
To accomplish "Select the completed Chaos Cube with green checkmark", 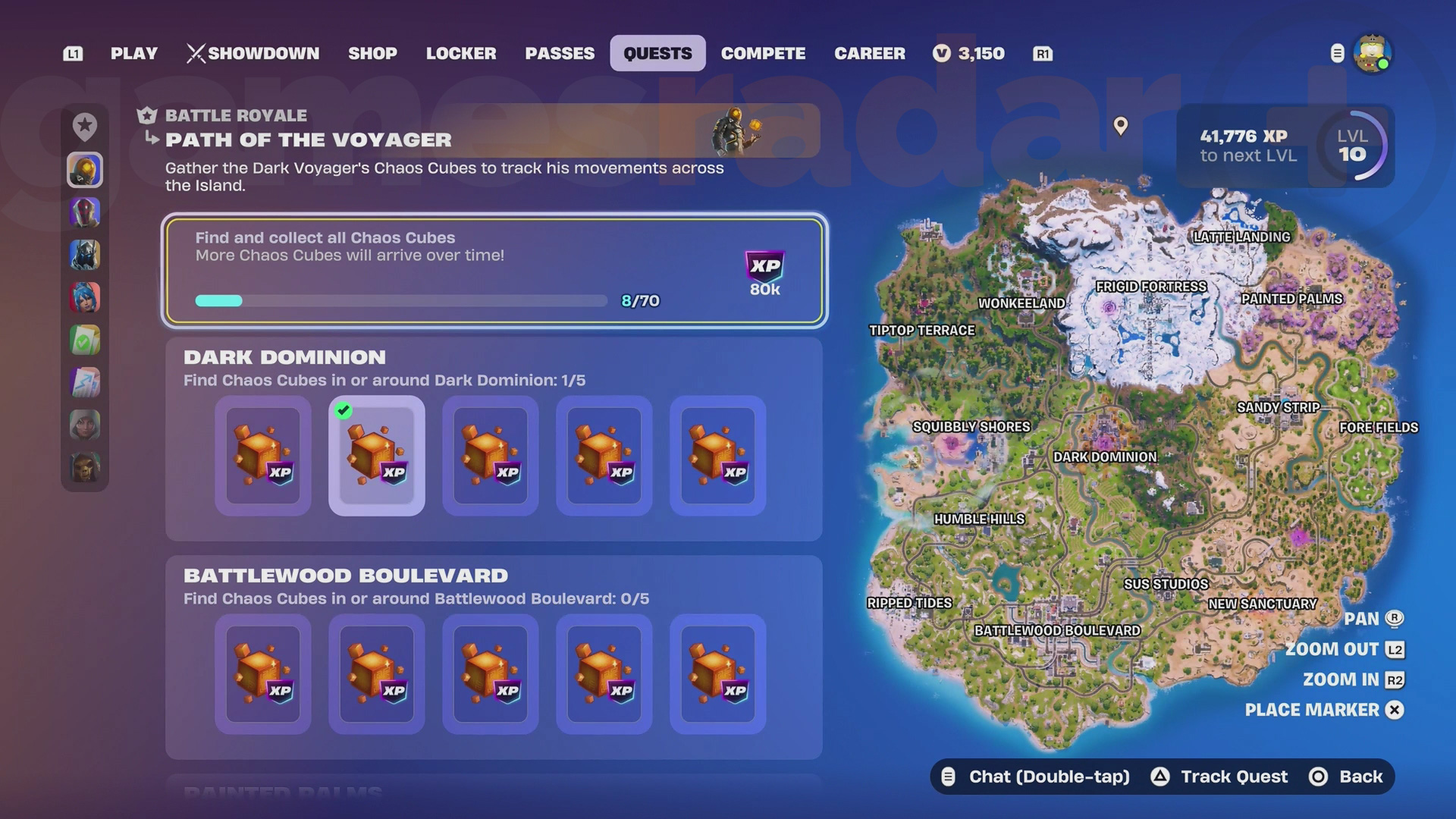I will coord(376,455).
